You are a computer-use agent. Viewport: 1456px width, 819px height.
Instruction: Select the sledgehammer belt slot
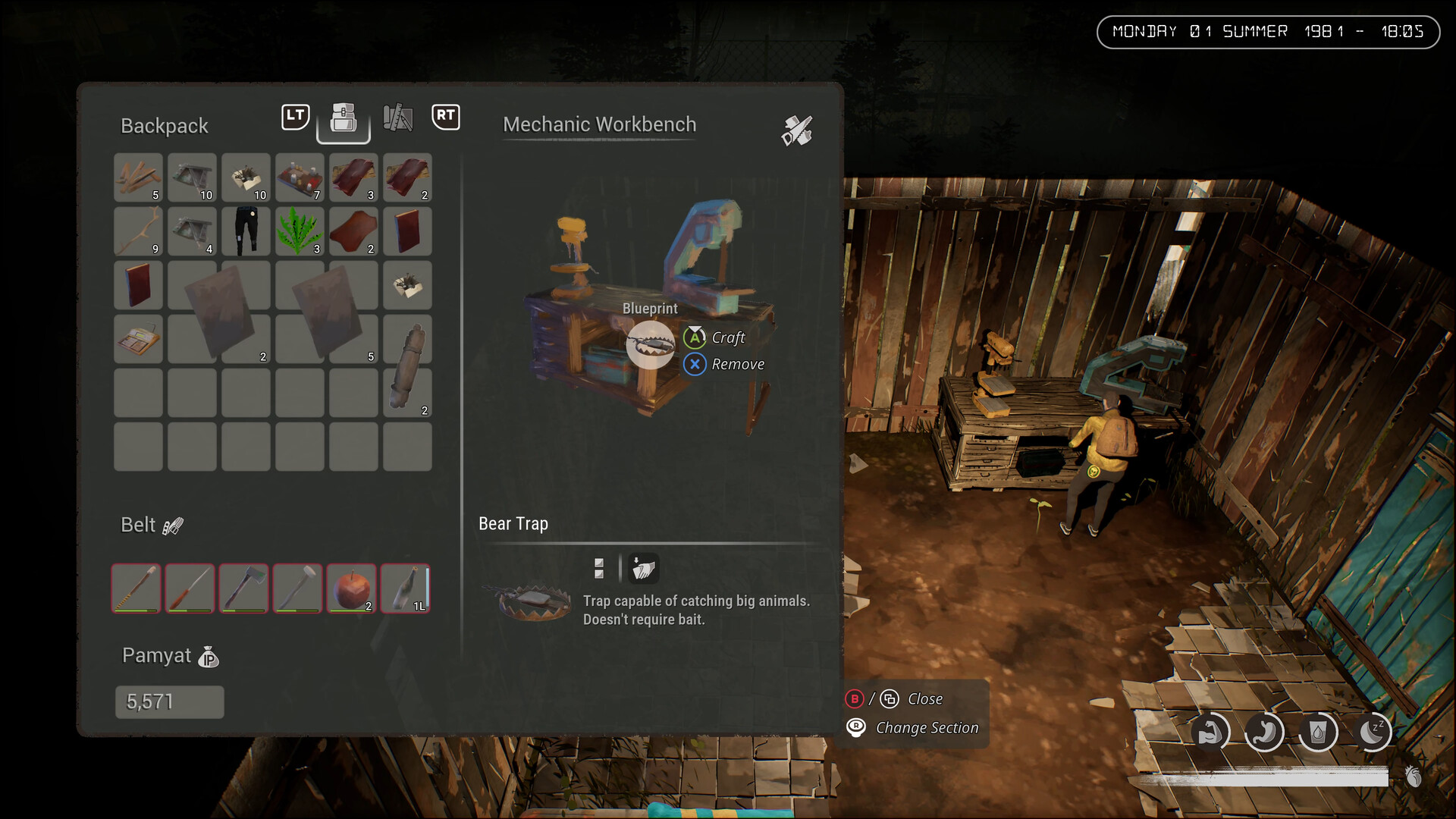[x=297, y=588]
